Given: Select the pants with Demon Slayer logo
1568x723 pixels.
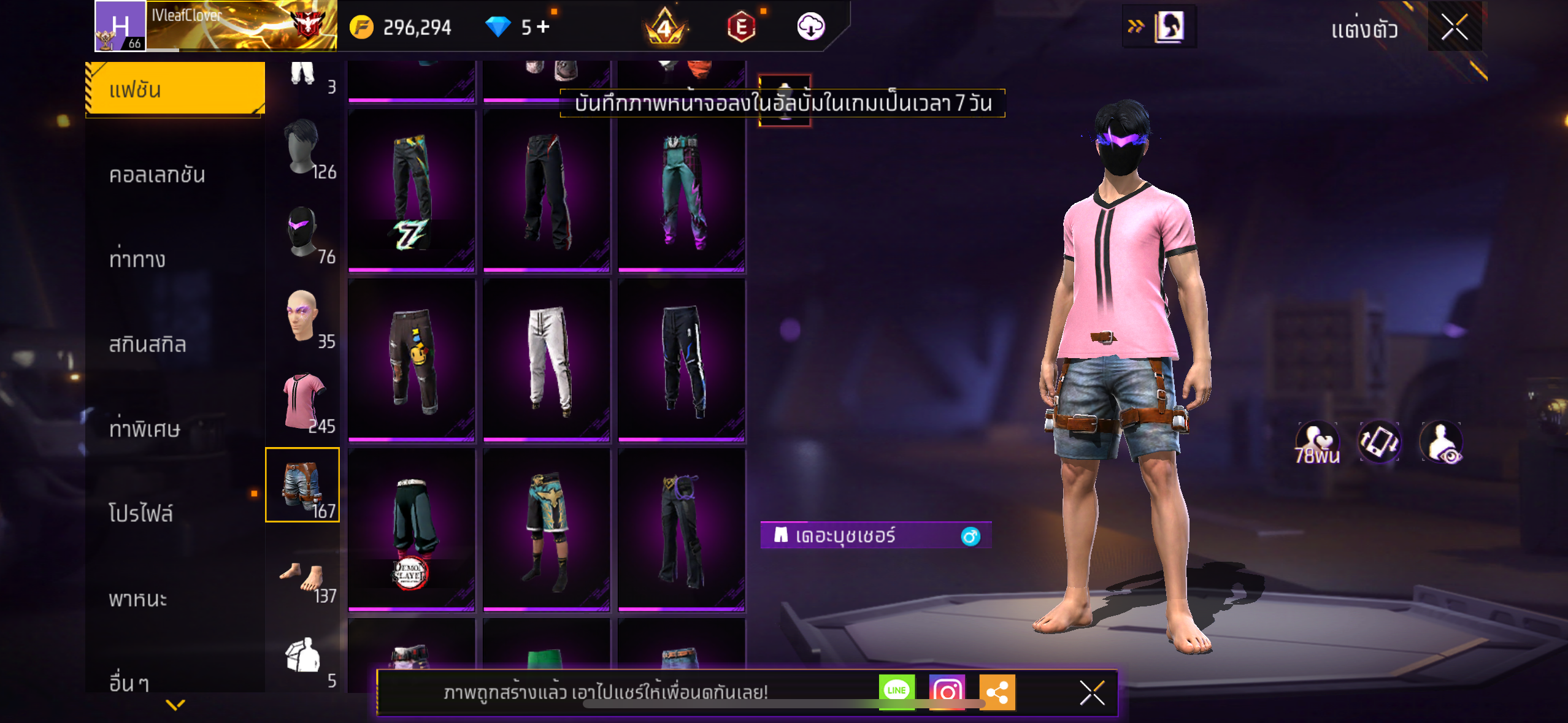Looking at the screenshot, I should (412, 530).
